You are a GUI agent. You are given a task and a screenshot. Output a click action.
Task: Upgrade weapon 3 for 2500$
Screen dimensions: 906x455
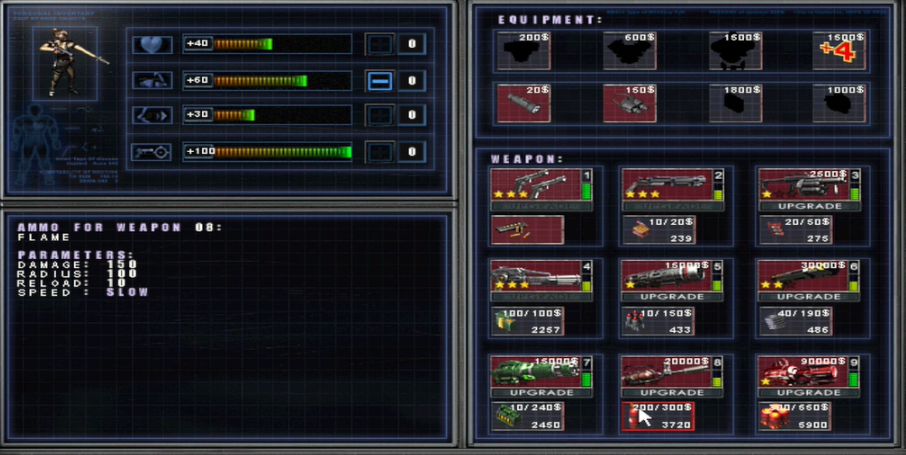[811, 206]
